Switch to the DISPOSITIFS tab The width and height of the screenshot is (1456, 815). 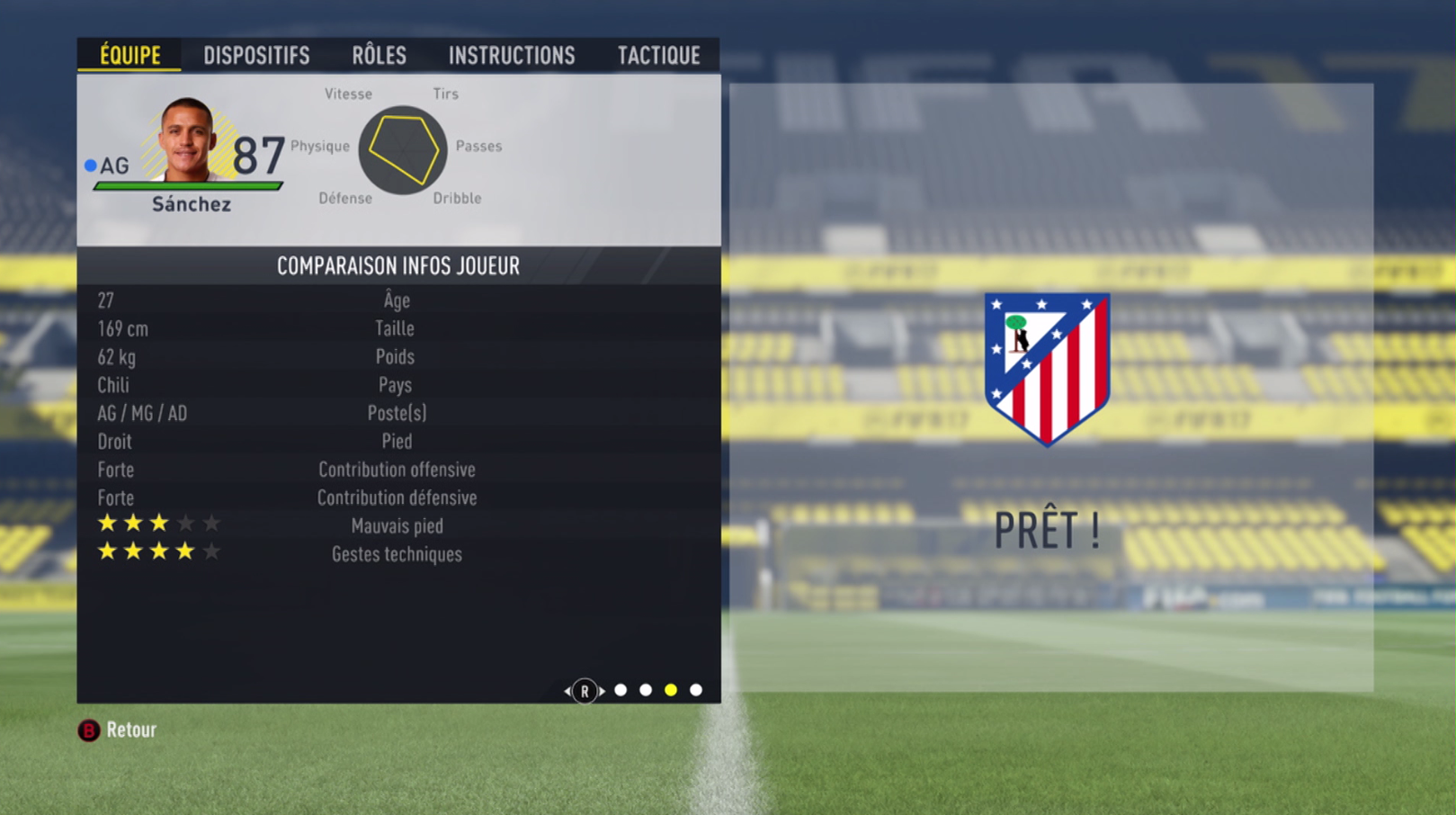[257, 55]
